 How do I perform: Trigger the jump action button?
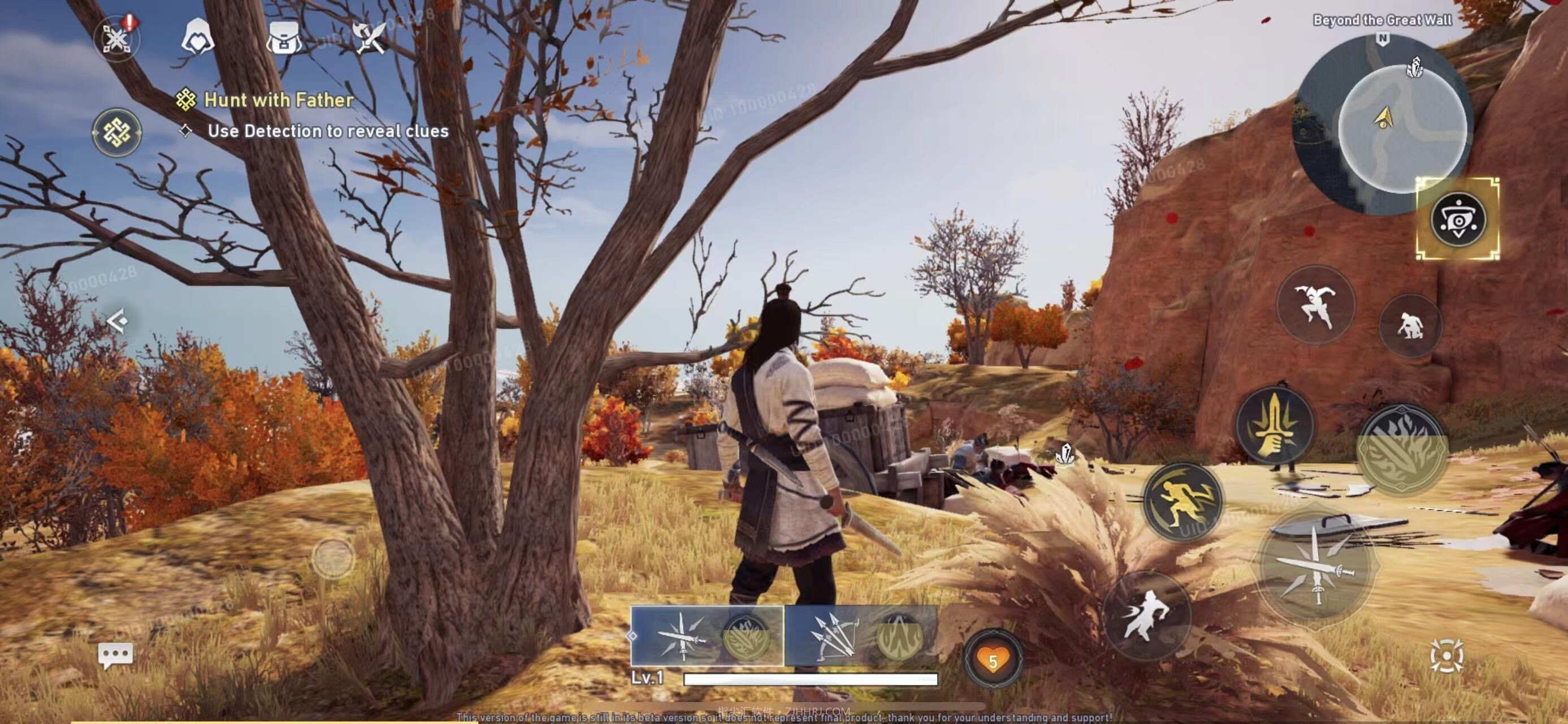1315,305
